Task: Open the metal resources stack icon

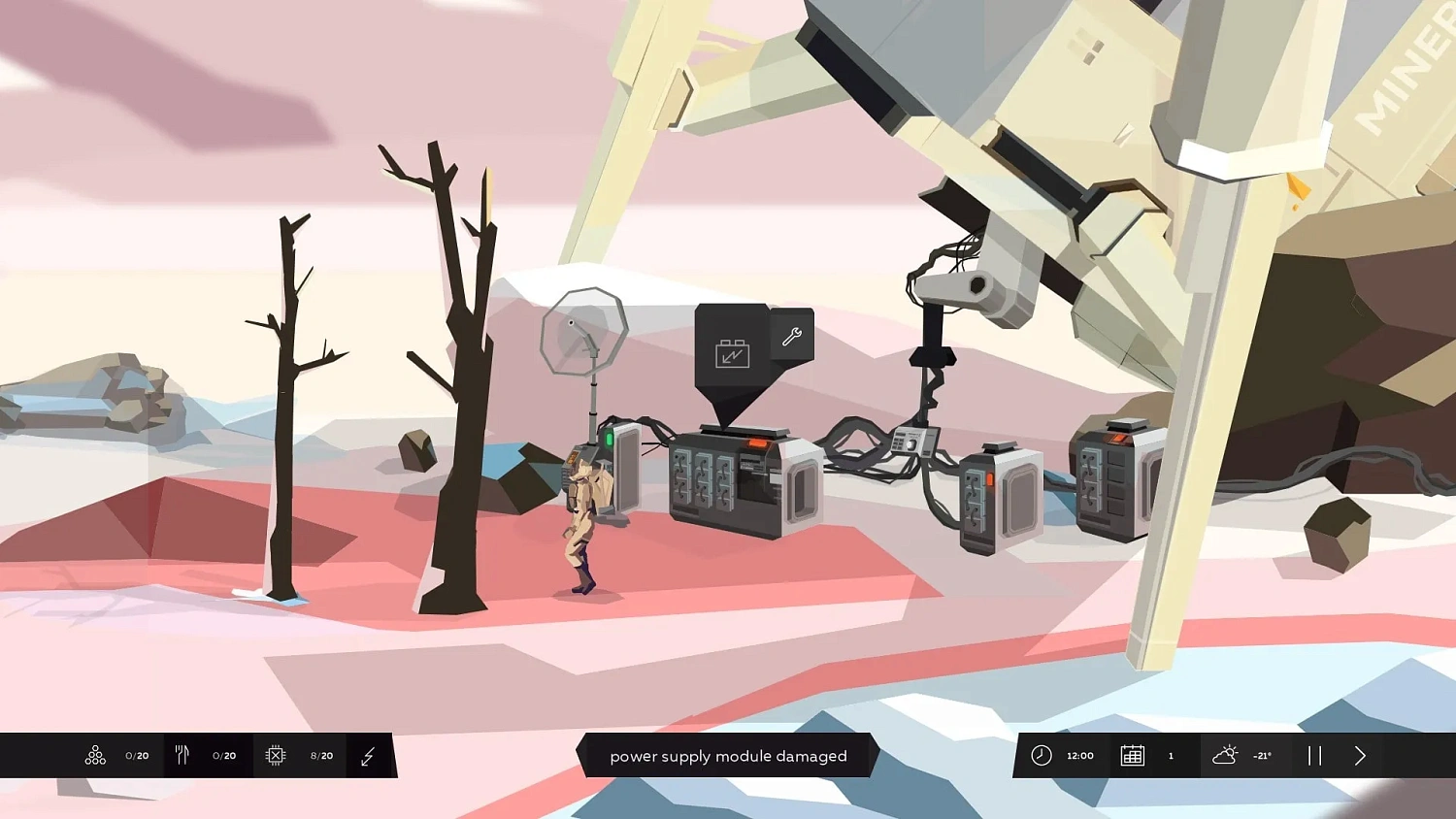Action: (x=95, y=755)
